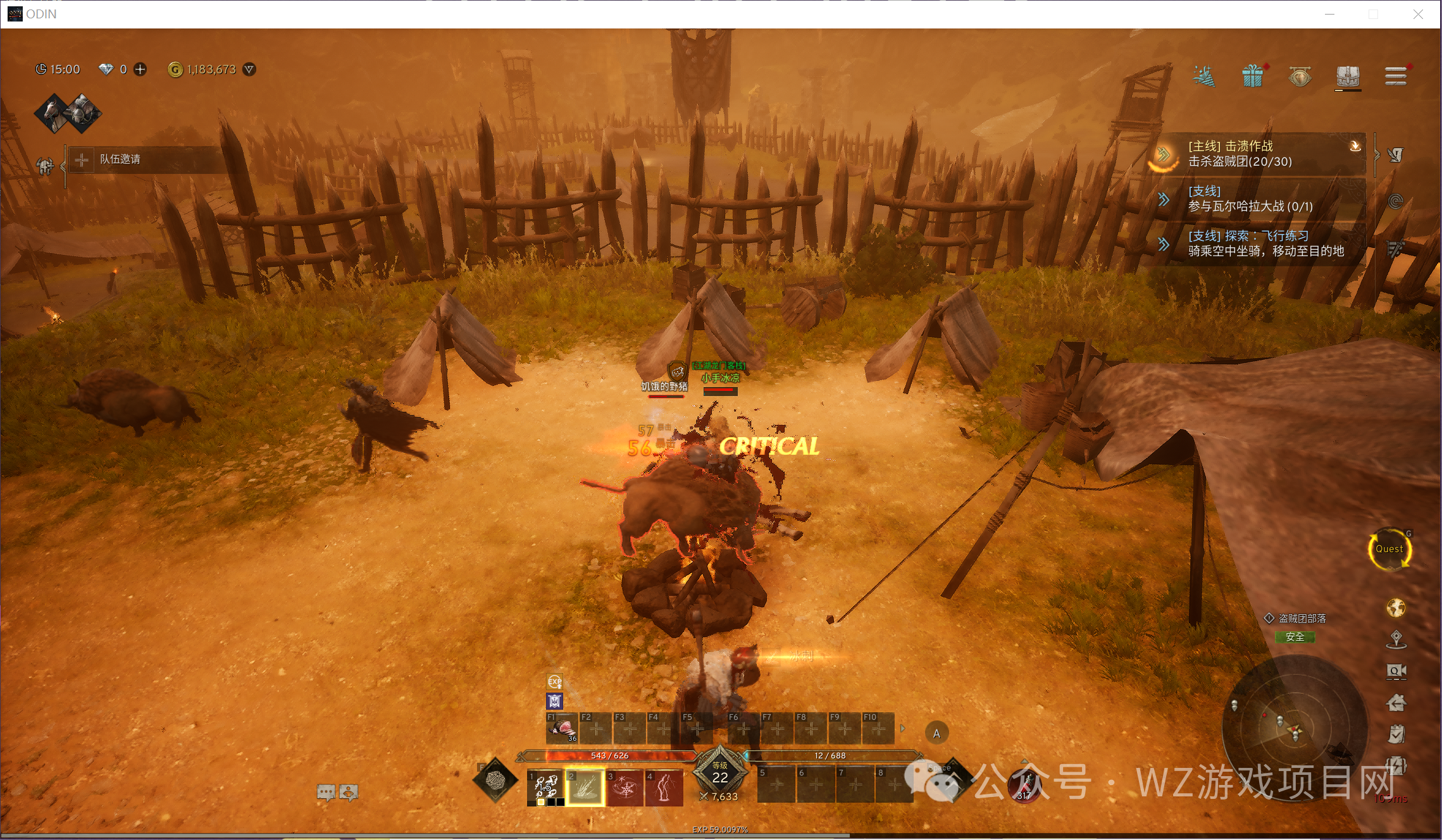
Task: Use the meat food item in slot F1
Action: click(x=563, y=729)
